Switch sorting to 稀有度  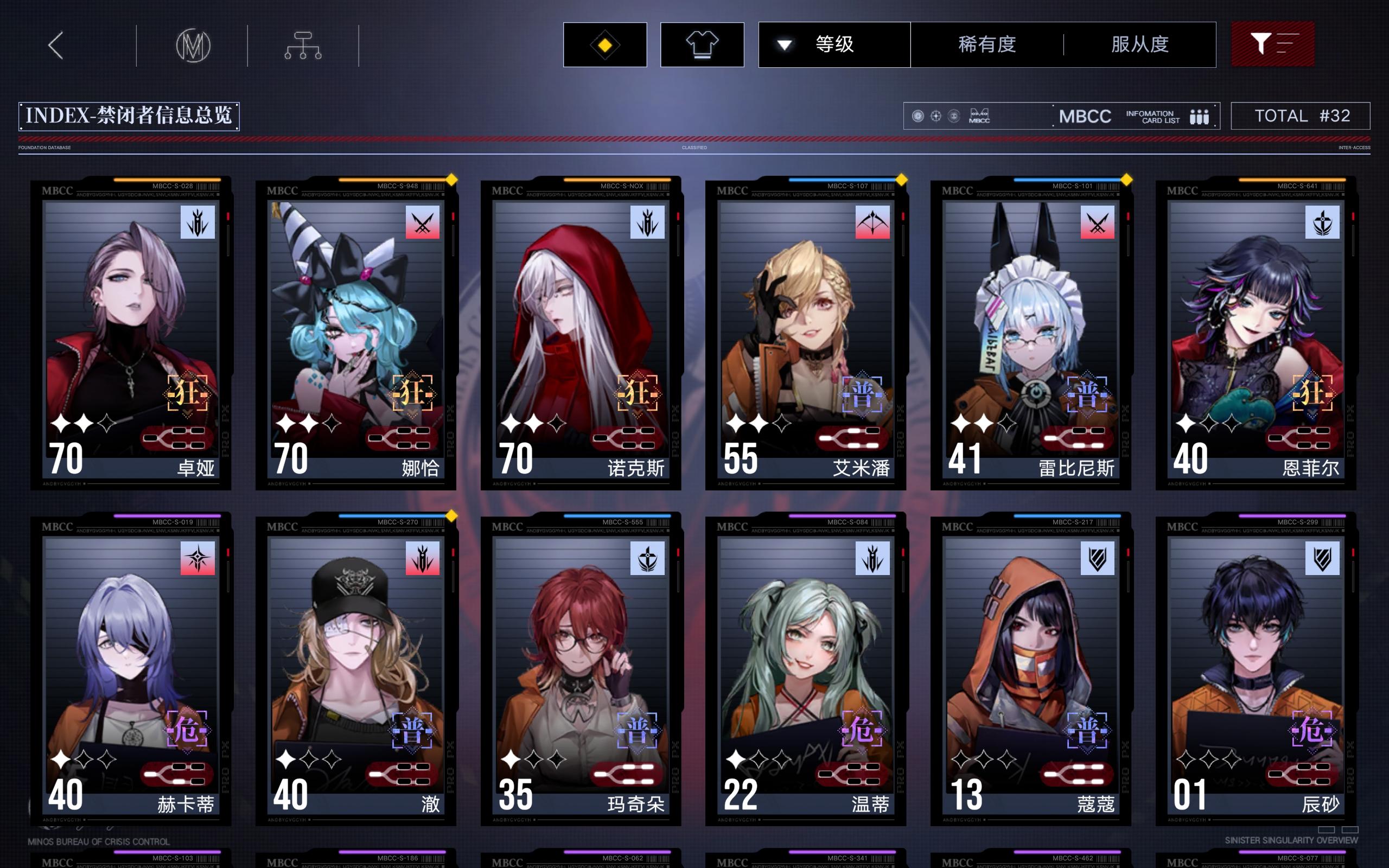pos(989,44)
